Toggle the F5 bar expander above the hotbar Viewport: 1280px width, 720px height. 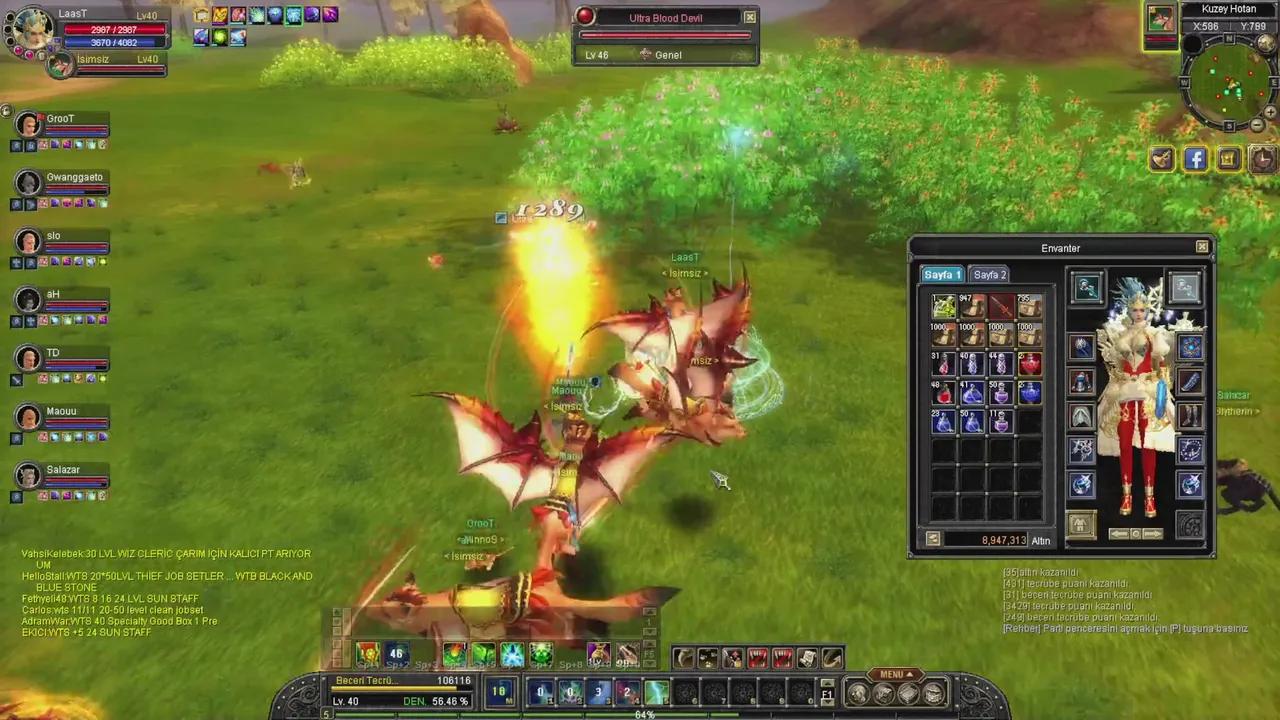pos(648,653)
